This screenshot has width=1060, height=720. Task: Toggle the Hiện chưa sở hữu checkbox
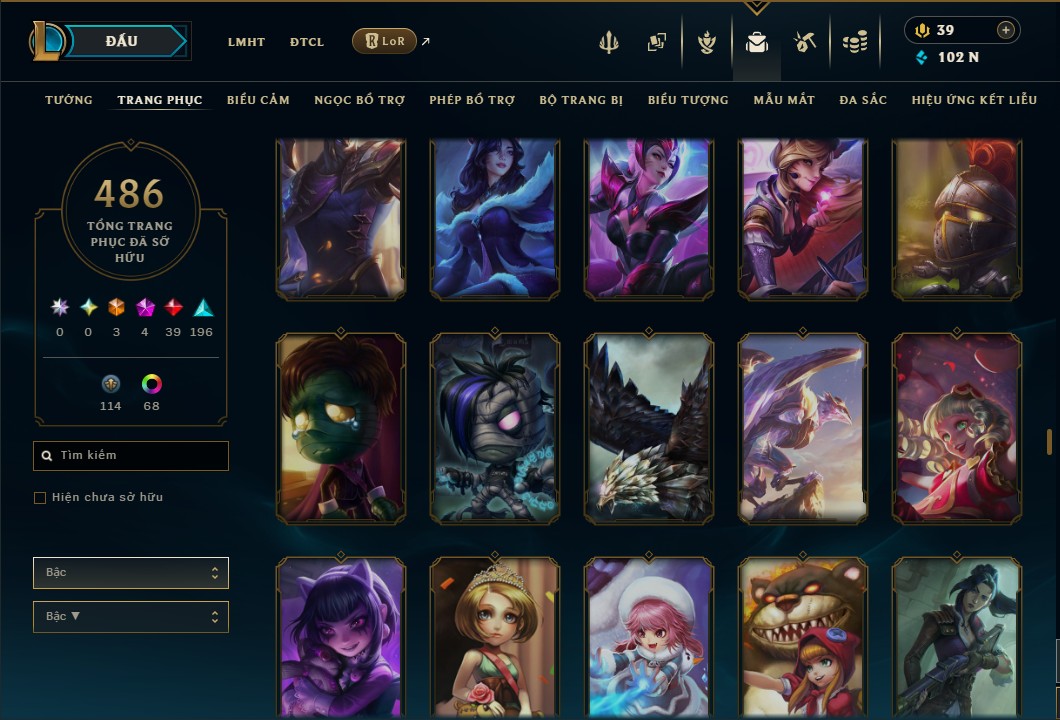click(x=40, y=498)
